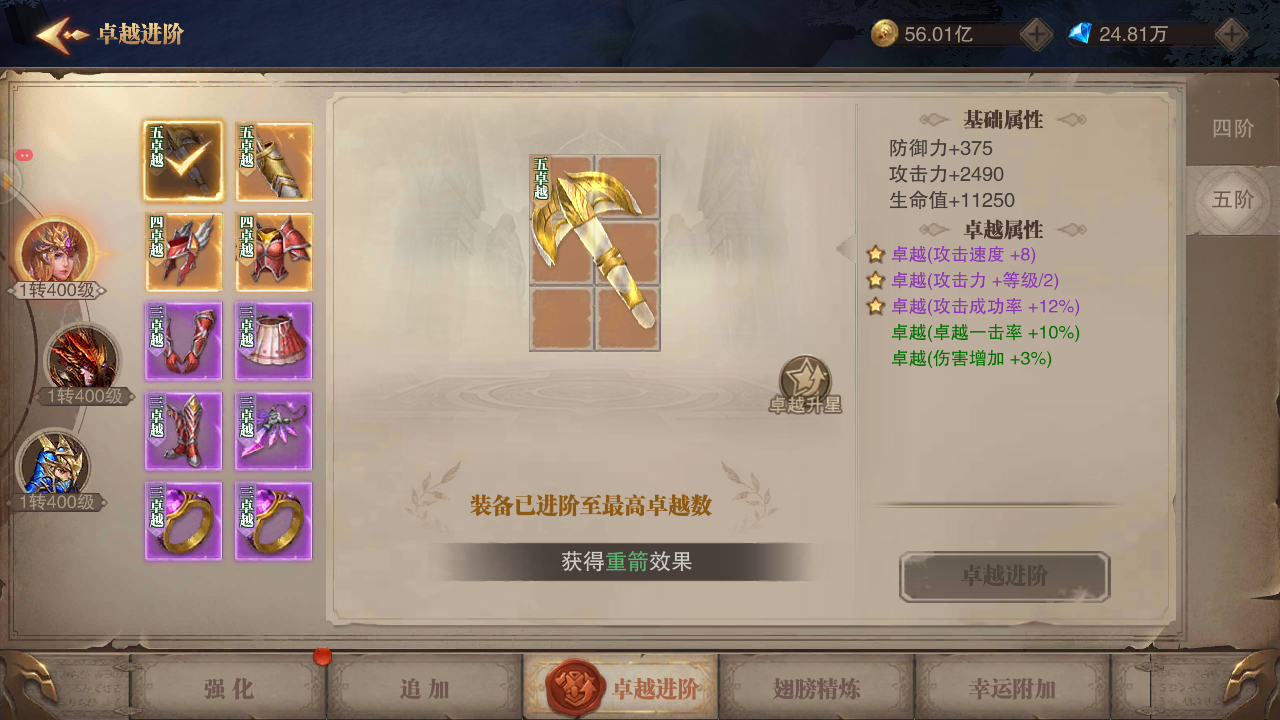
Task: Select the 四卓越 red chest armor
Action: (x=273, y=251)
